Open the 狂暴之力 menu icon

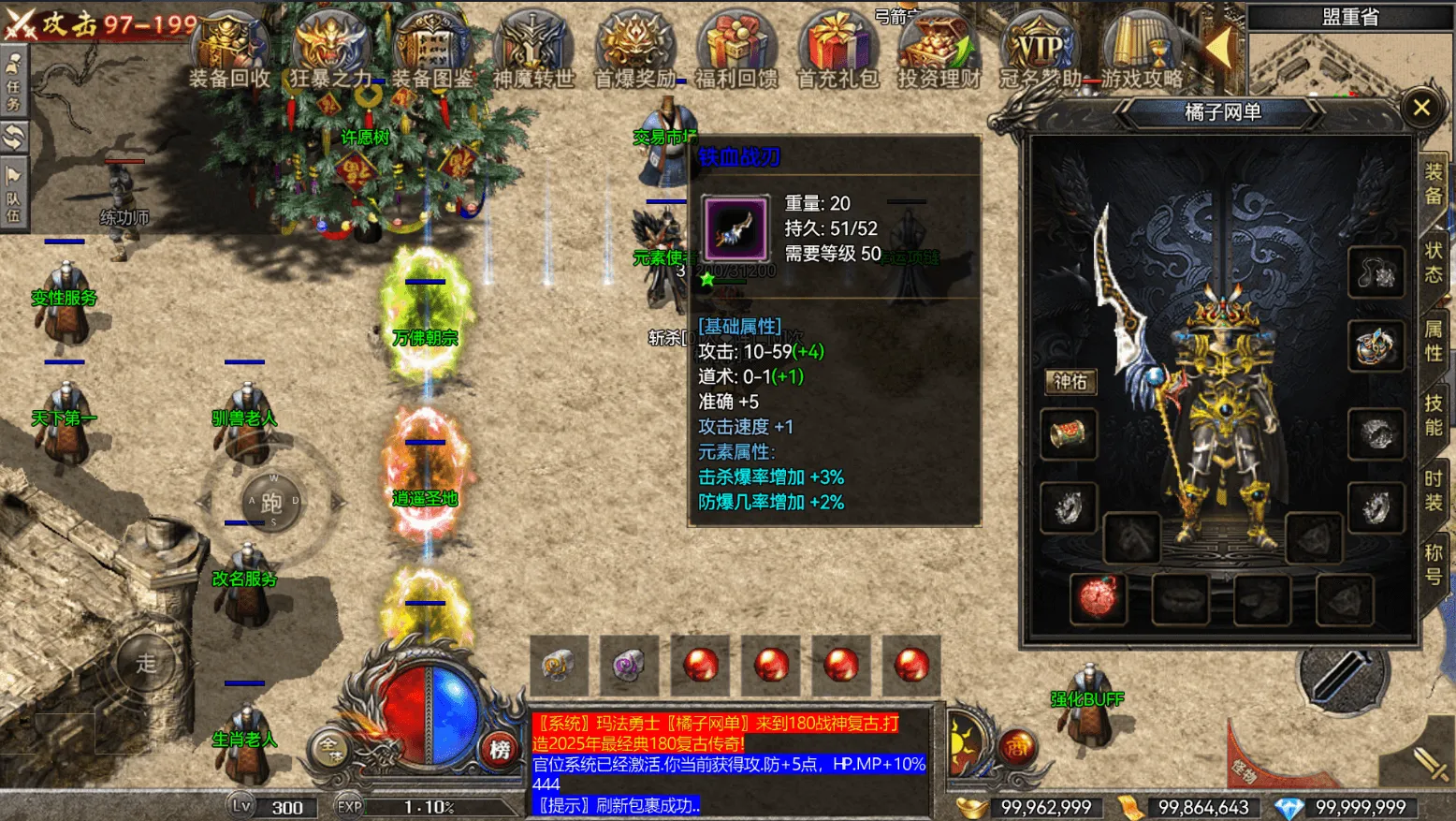[x=330, y=51]
